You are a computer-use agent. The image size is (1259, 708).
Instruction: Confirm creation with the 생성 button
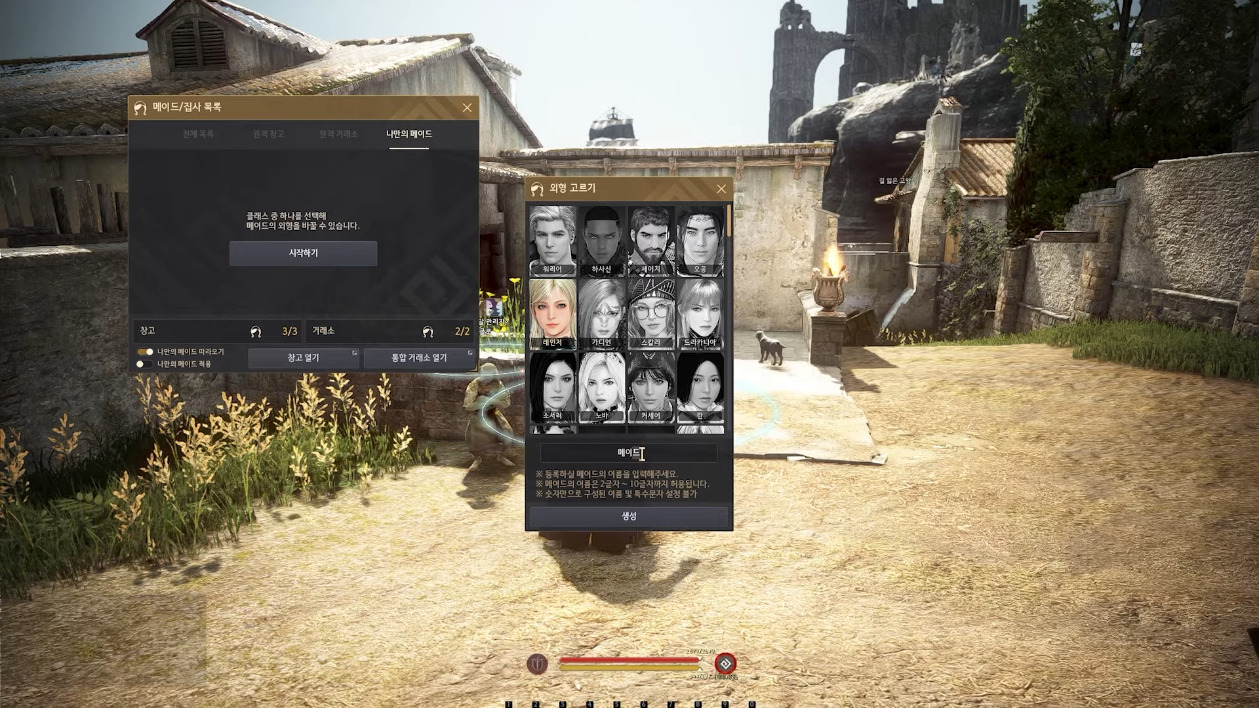coord(628,516)
